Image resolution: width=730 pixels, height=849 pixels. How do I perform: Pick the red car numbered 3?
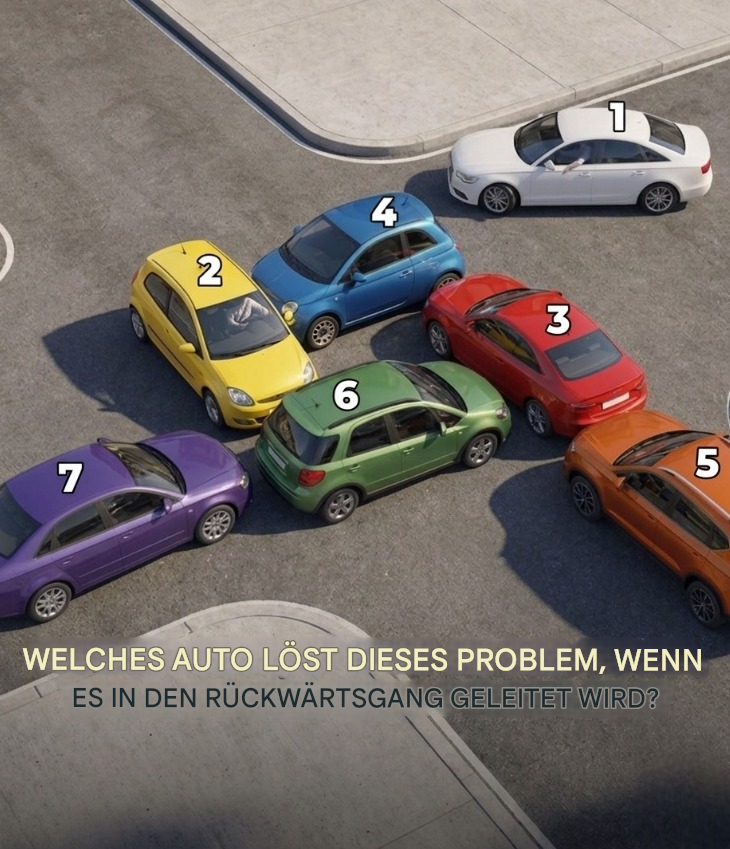pos(533,348)
